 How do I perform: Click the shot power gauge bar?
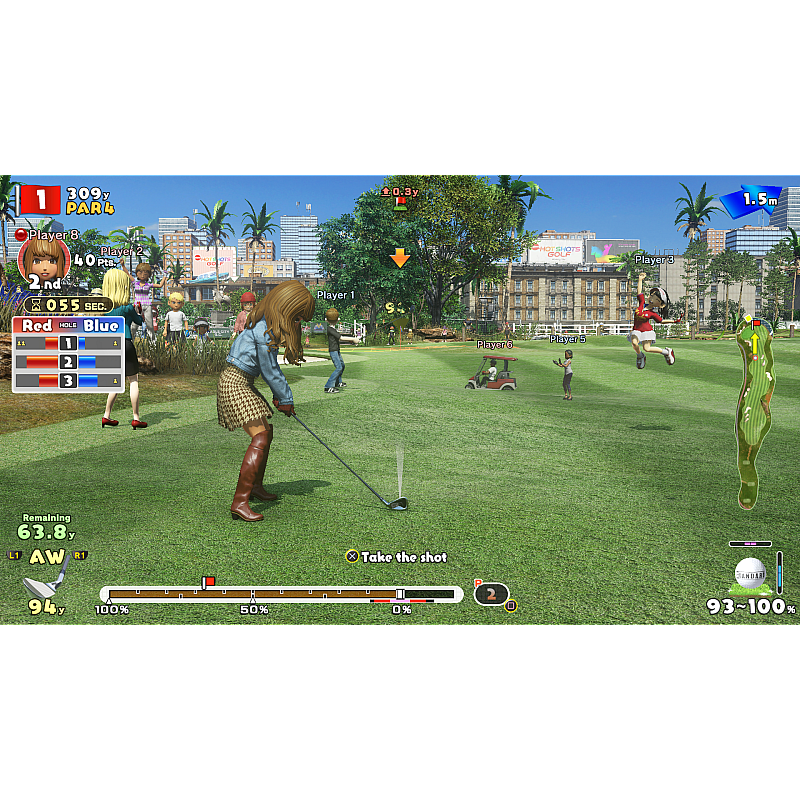[281, 594]
